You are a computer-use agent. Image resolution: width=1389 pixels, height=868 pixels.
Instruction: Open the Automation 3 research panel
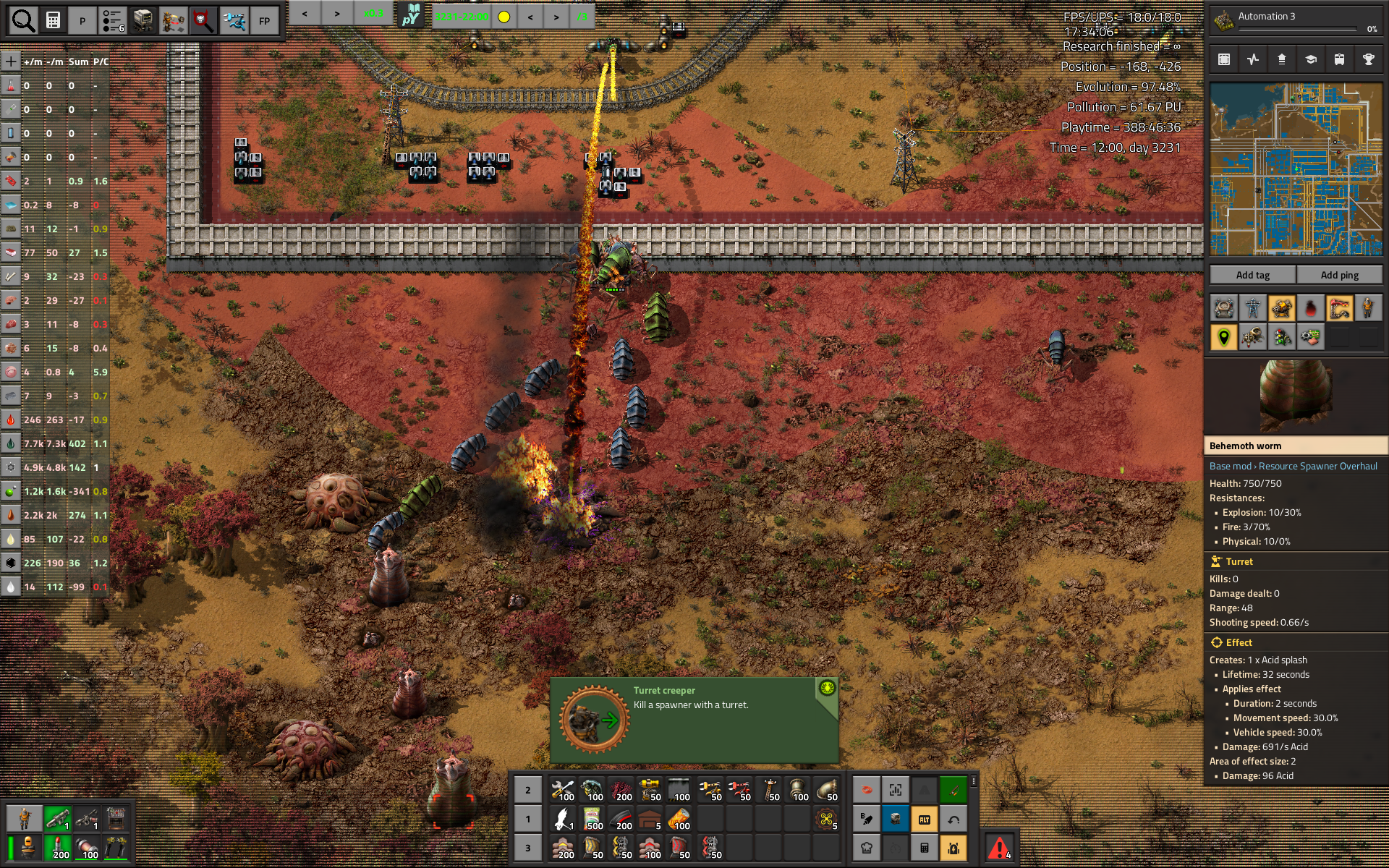[x=1295, y=21]
